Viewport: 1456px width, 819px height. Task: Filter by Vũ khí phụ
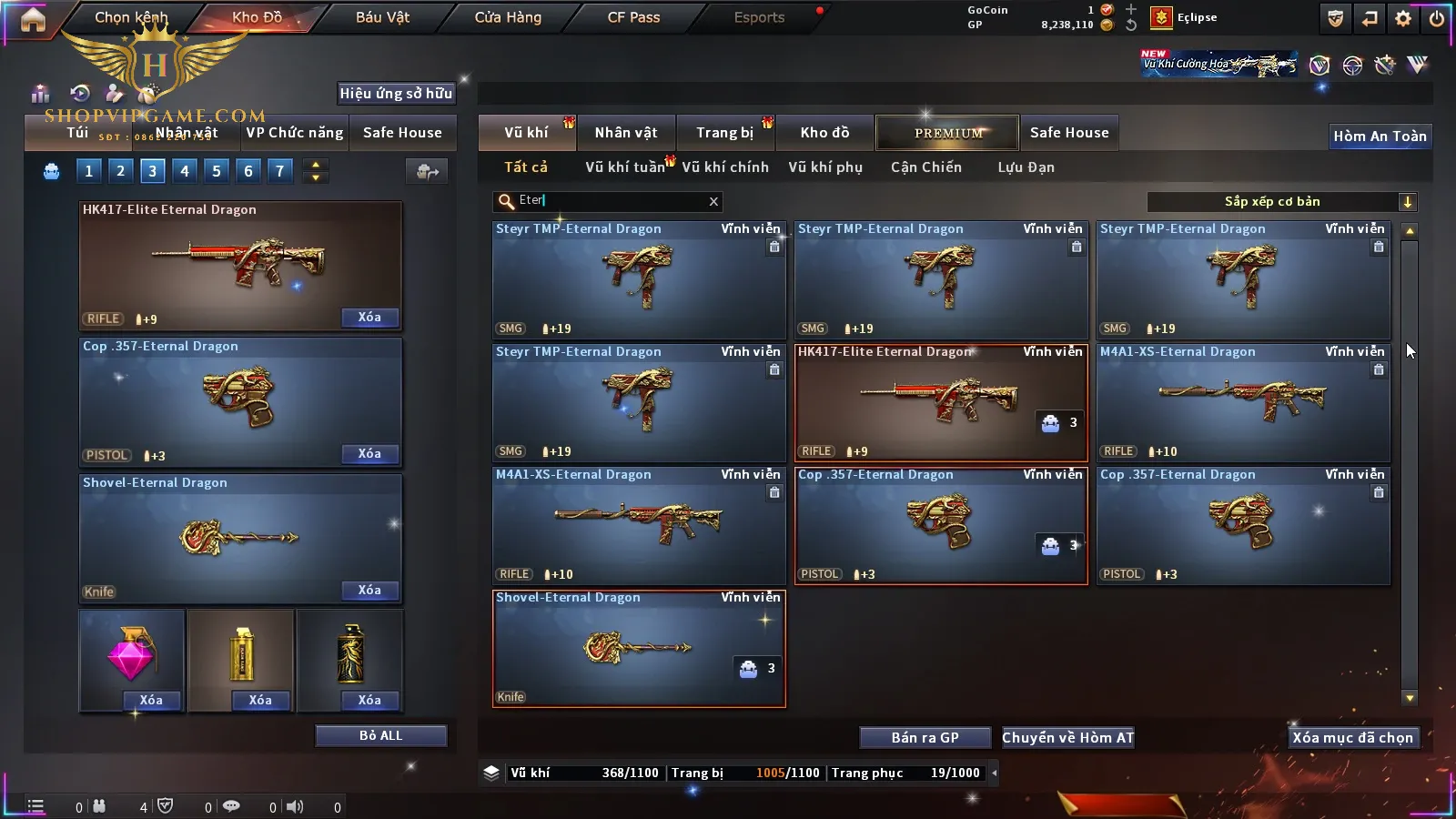point(824,167)
